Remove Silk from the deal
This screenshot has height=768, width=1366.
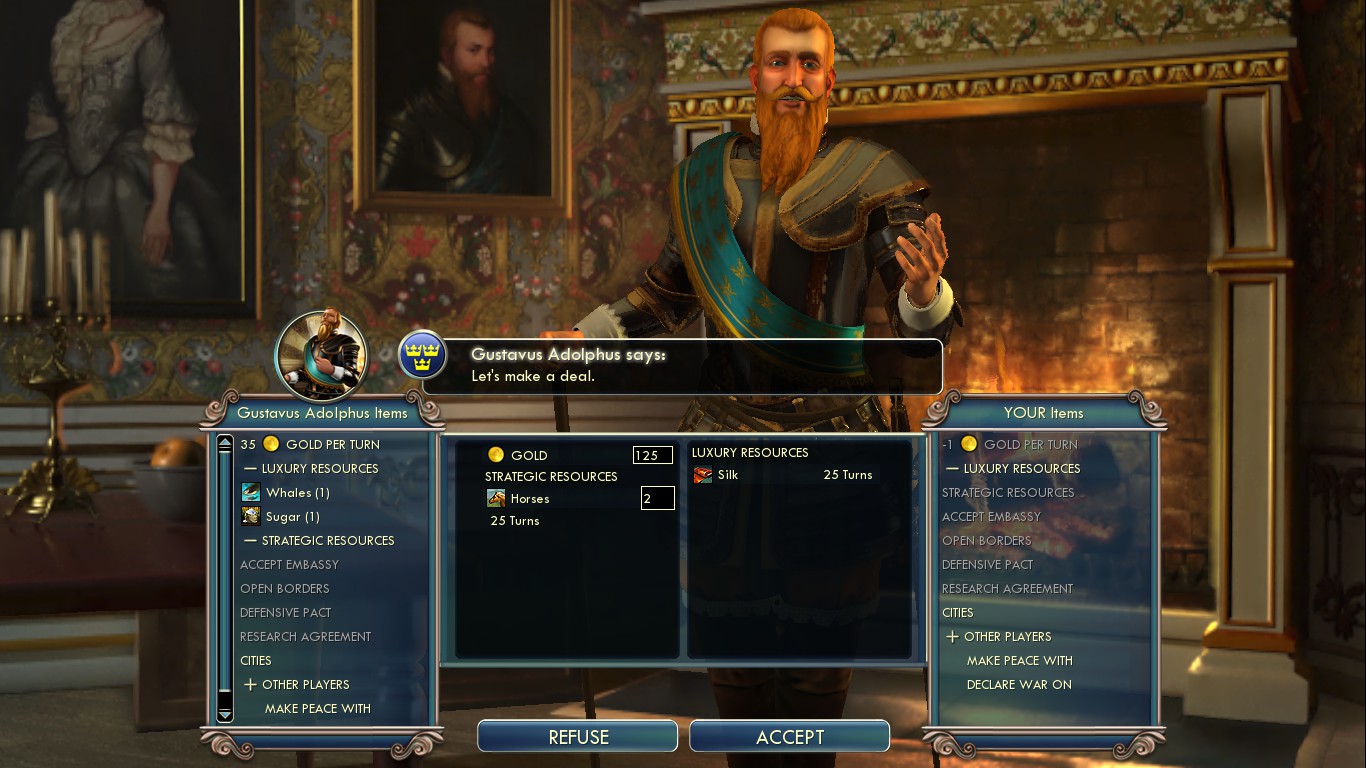pyautogui.click(x=727, y=475)
